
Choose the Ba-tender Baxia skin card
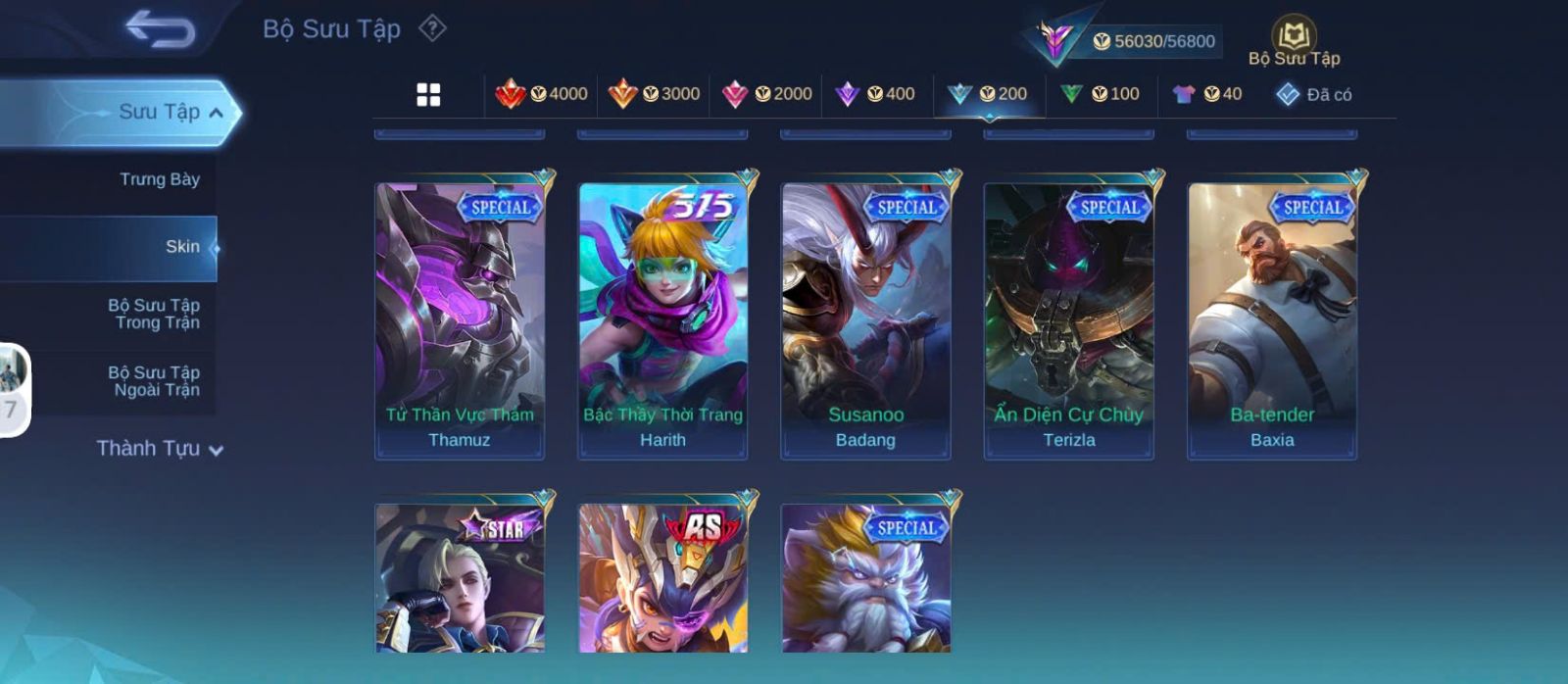1272,319
